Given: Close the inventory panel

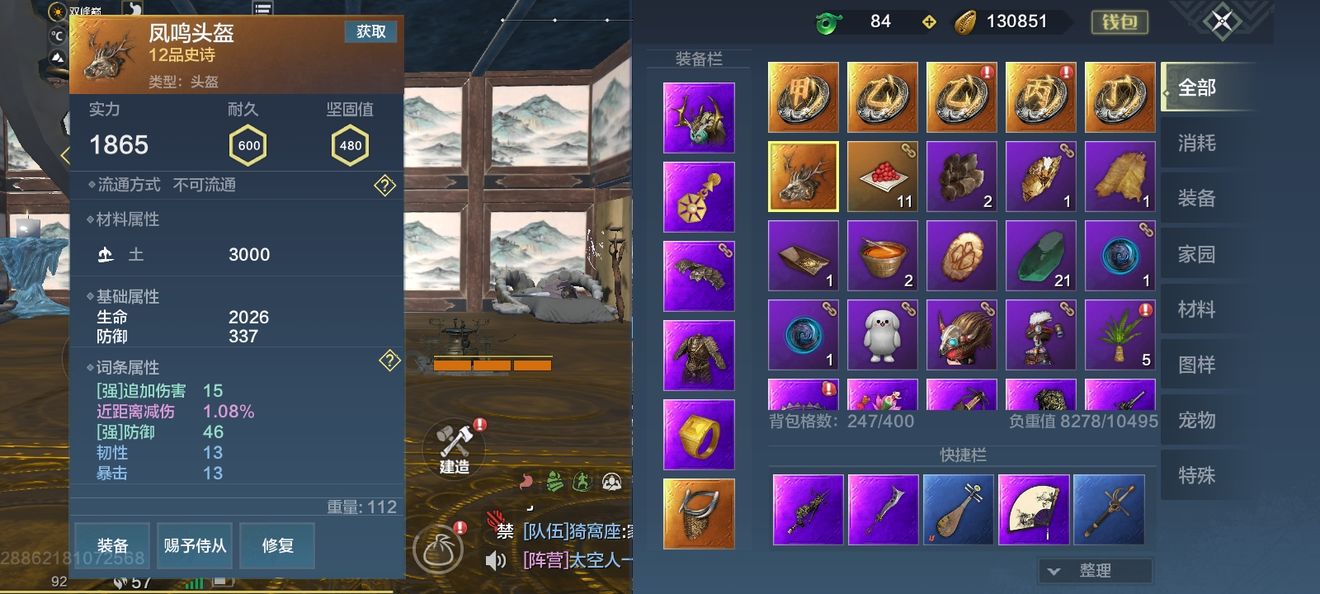Looking at the screenshot, I should tap(1221, 22).
